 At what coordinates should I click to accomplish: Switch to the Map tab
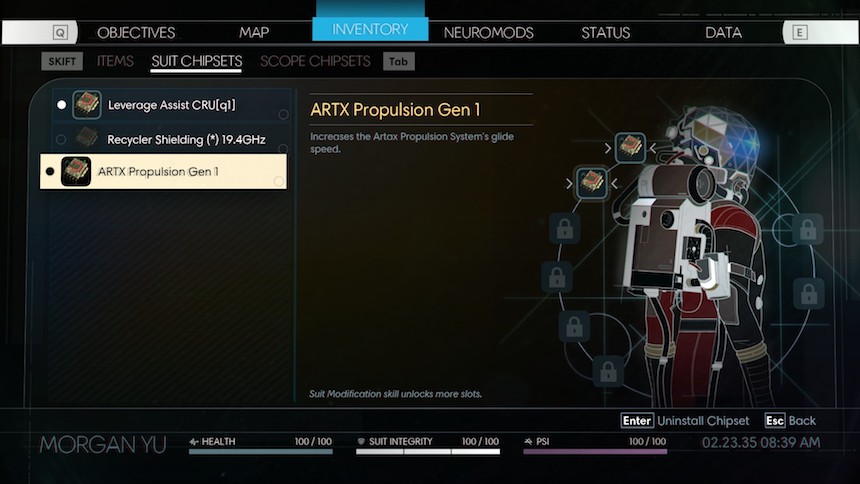pyautogui.click(x=254, y=32)
